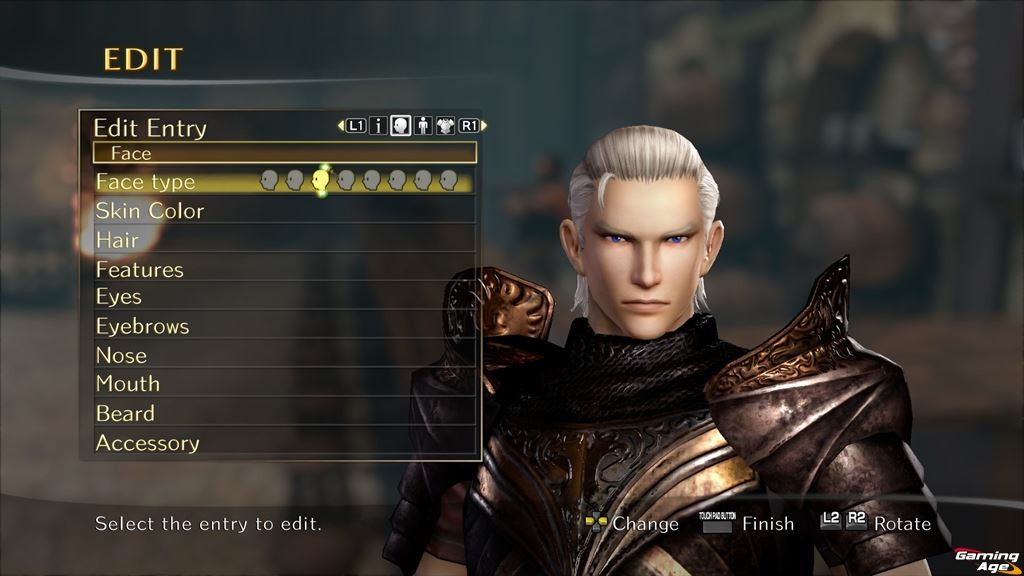The width and height of the screenshot is (1024, 576).
Task: Switch to the info tab
Action: [379, 126]
